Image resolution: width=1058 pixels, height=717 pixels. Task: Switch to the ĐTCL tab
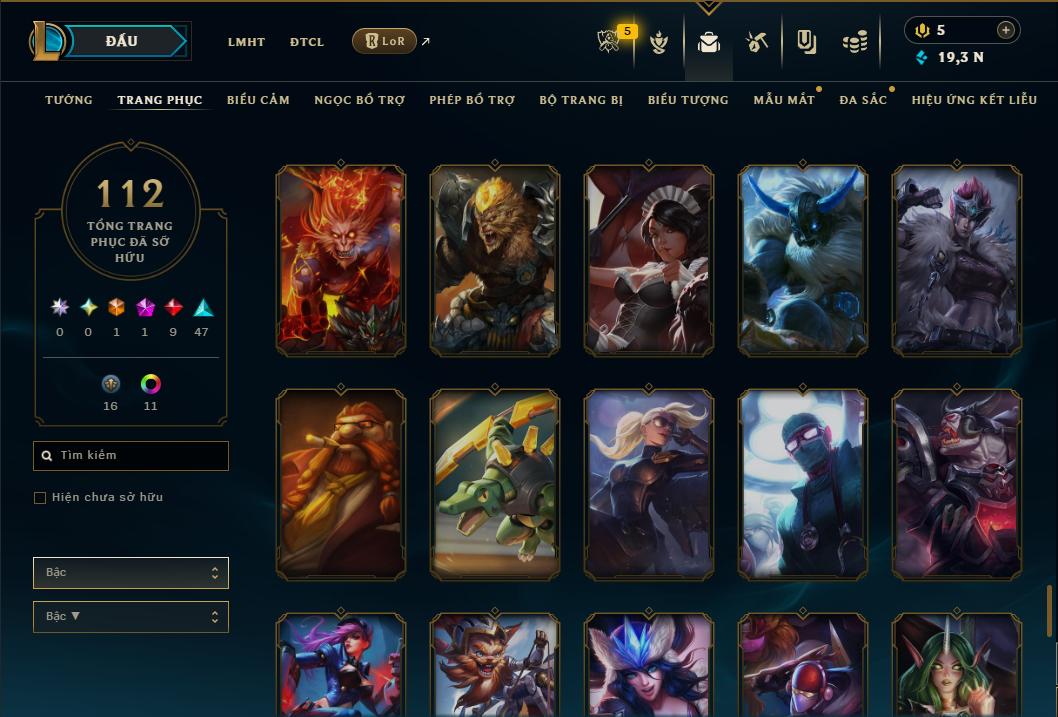point(307,42)
